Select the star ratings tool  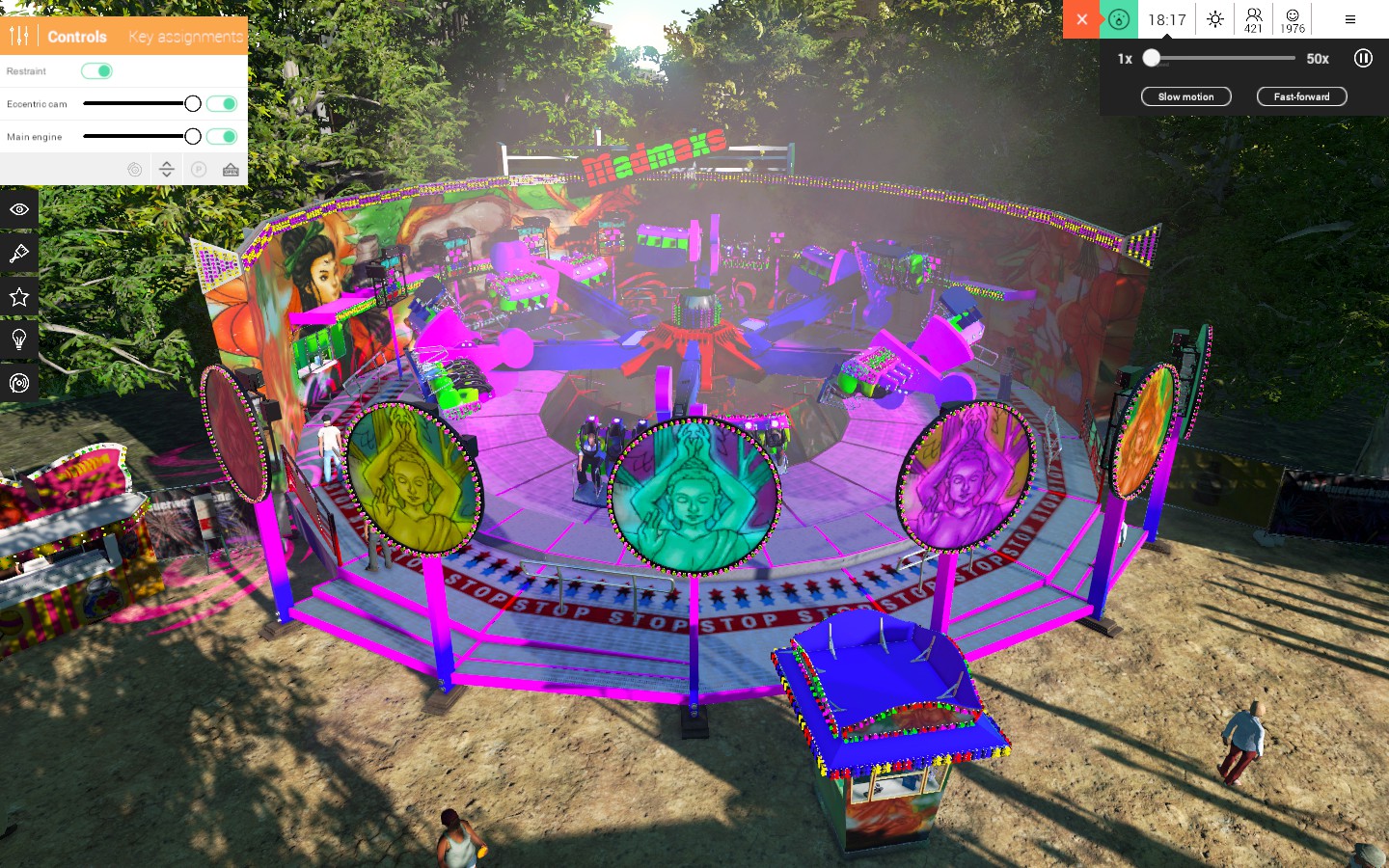click(19, 296)
